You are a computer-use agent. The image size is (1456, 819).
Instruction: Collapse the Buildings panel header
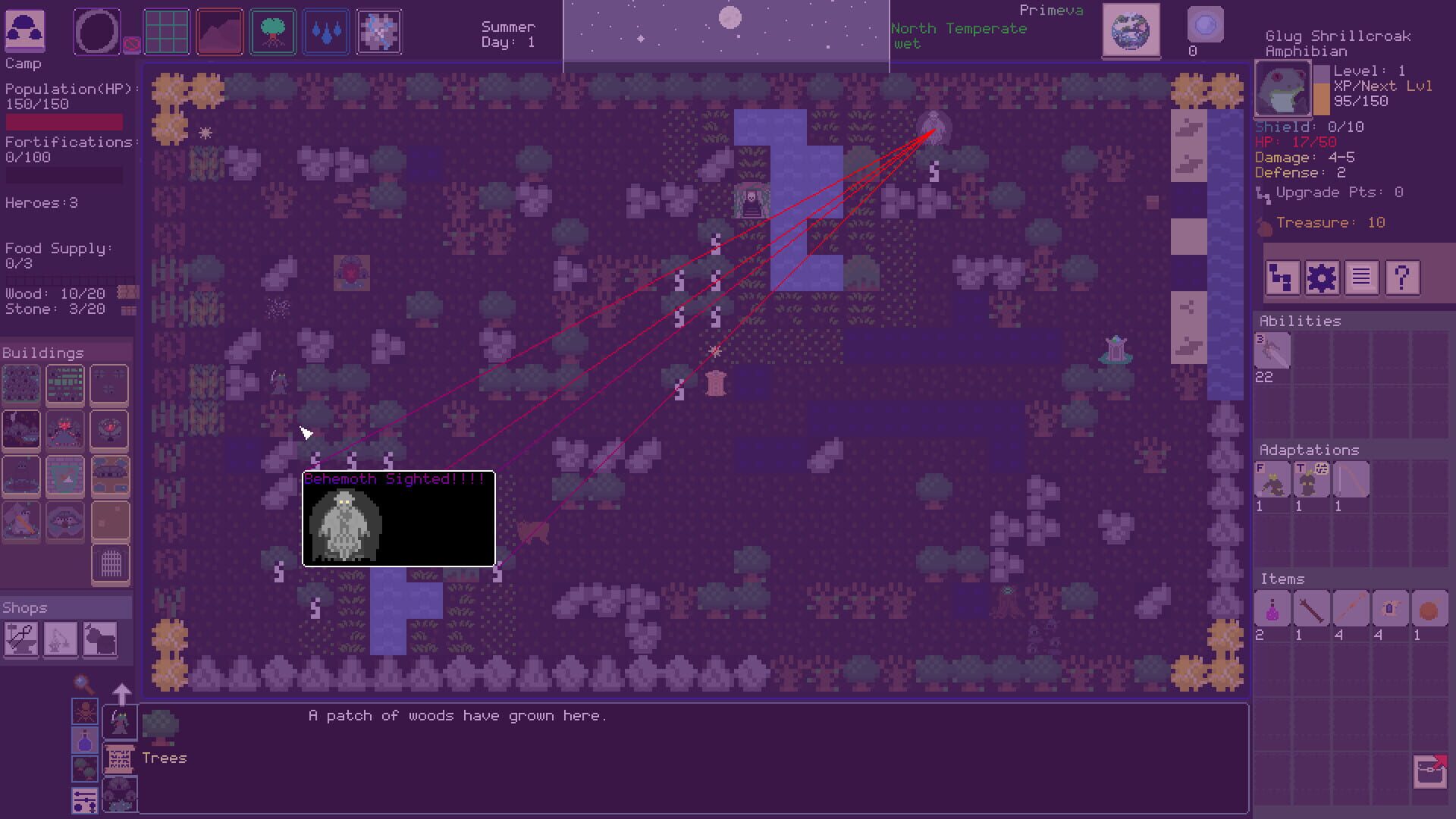42,353
